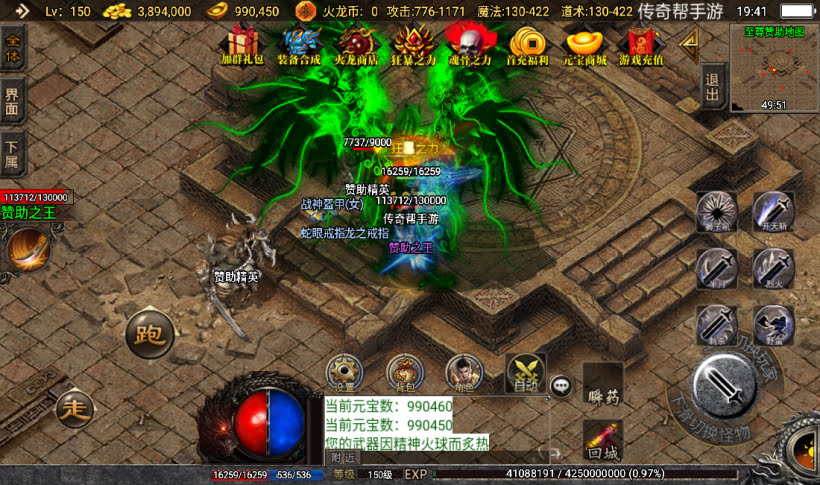The width and height of the screenshot is (820, 485).
Task: Cast the 开天斩 skill
Action: (773, 211)
